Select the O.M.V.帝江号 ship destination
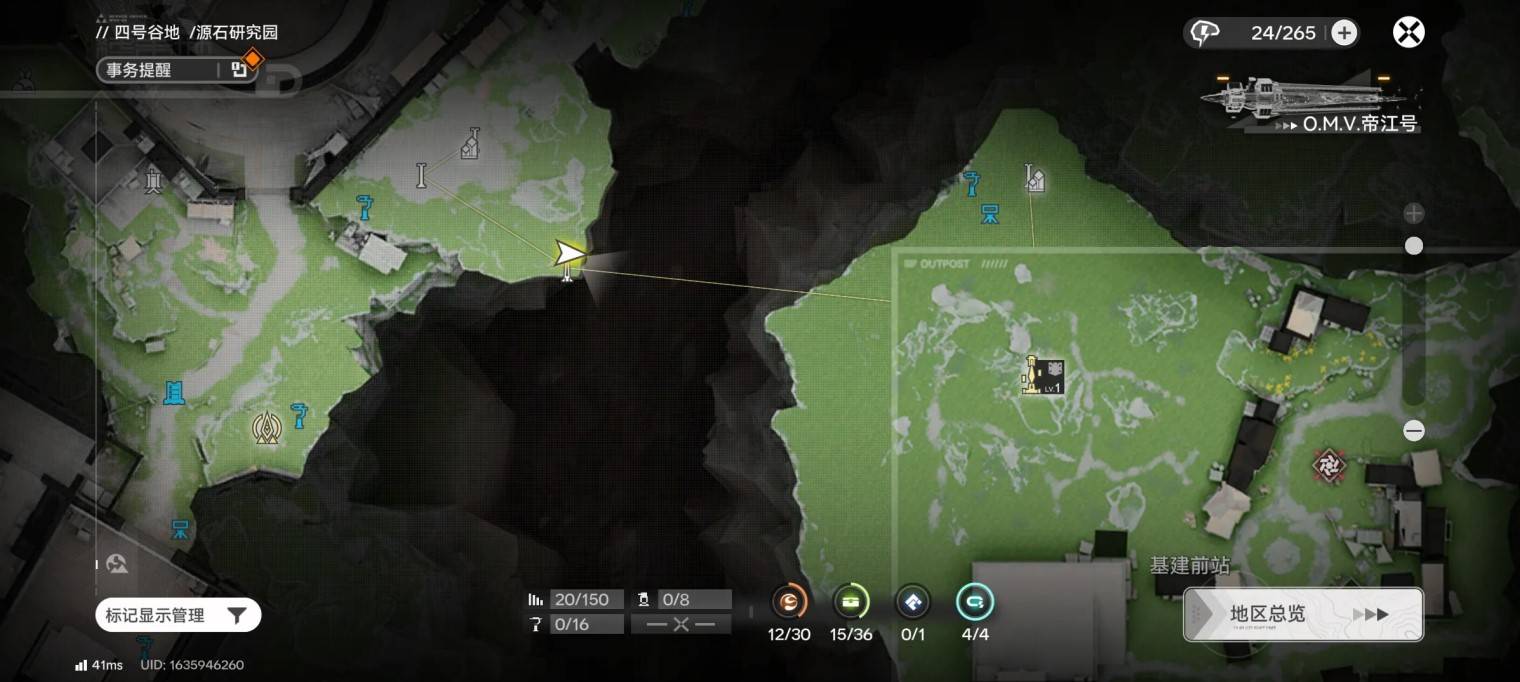This screenshot has height=682, width=1520. pyautogui.click(x=1310, y=105)
